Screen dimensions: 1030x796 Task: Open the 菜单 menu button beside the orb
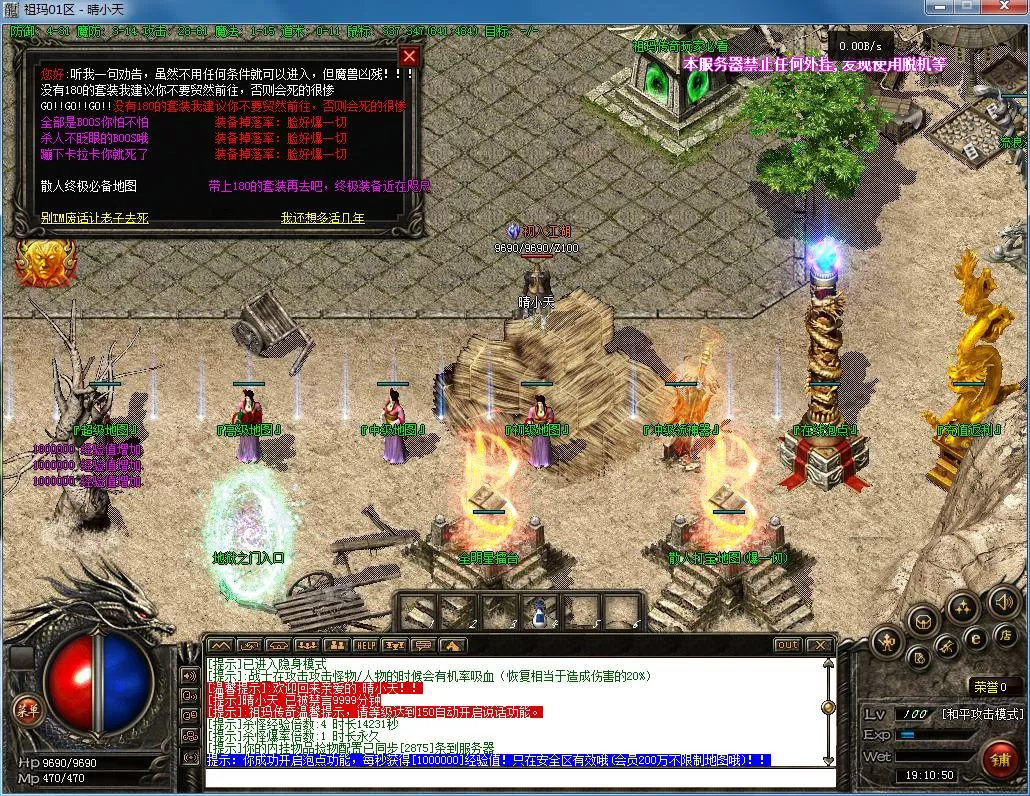[25, 708]
